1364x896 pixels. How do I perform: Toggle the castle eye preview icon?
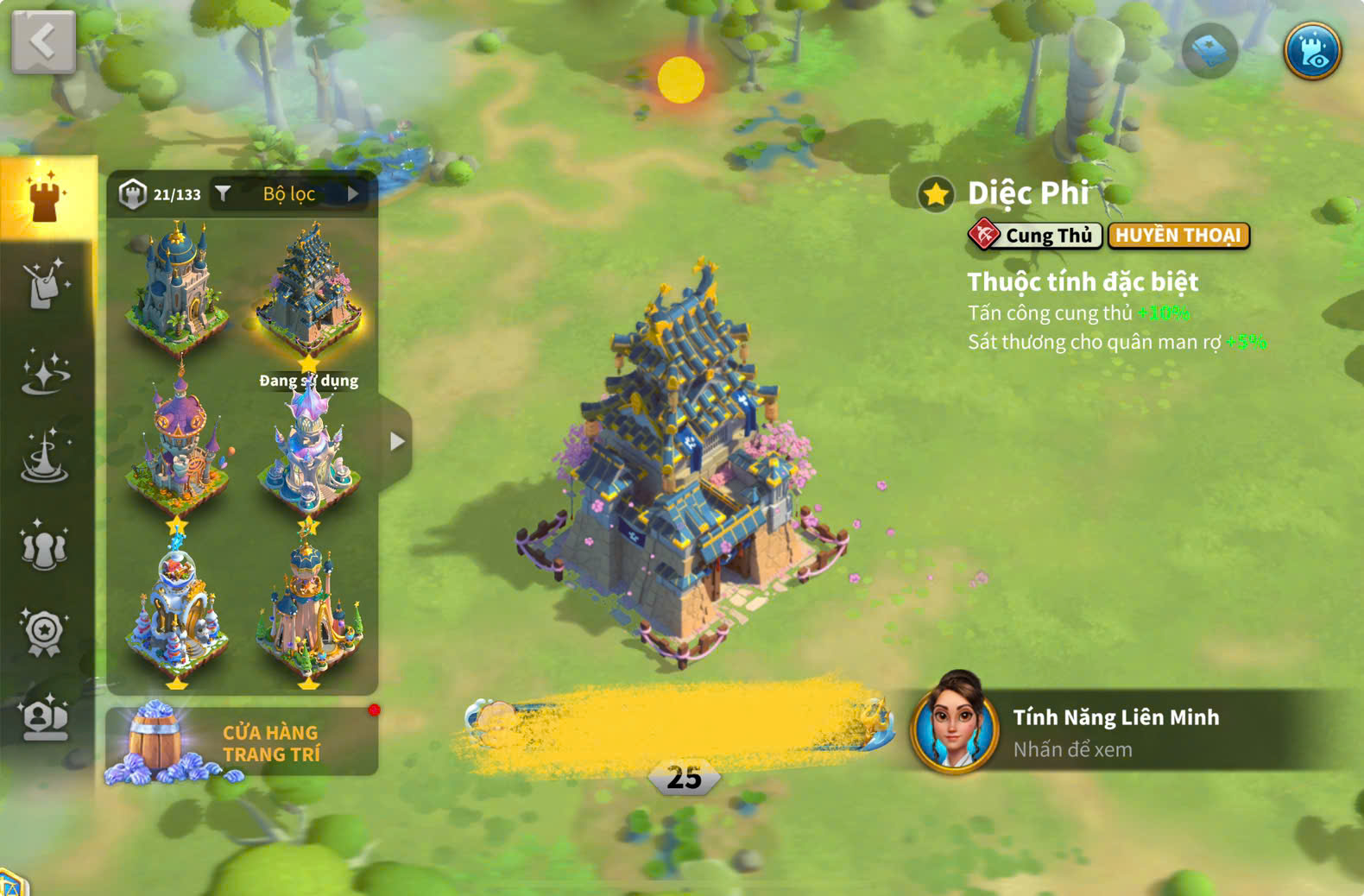pos(1311,51)
